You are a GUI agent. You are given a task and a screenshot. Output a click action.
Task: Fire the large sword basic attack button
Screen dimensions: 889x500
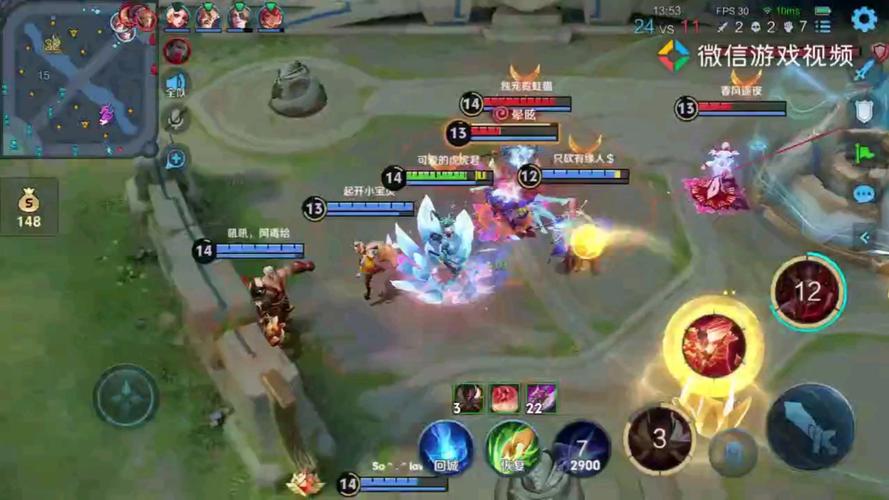click(x=810, y=427)
